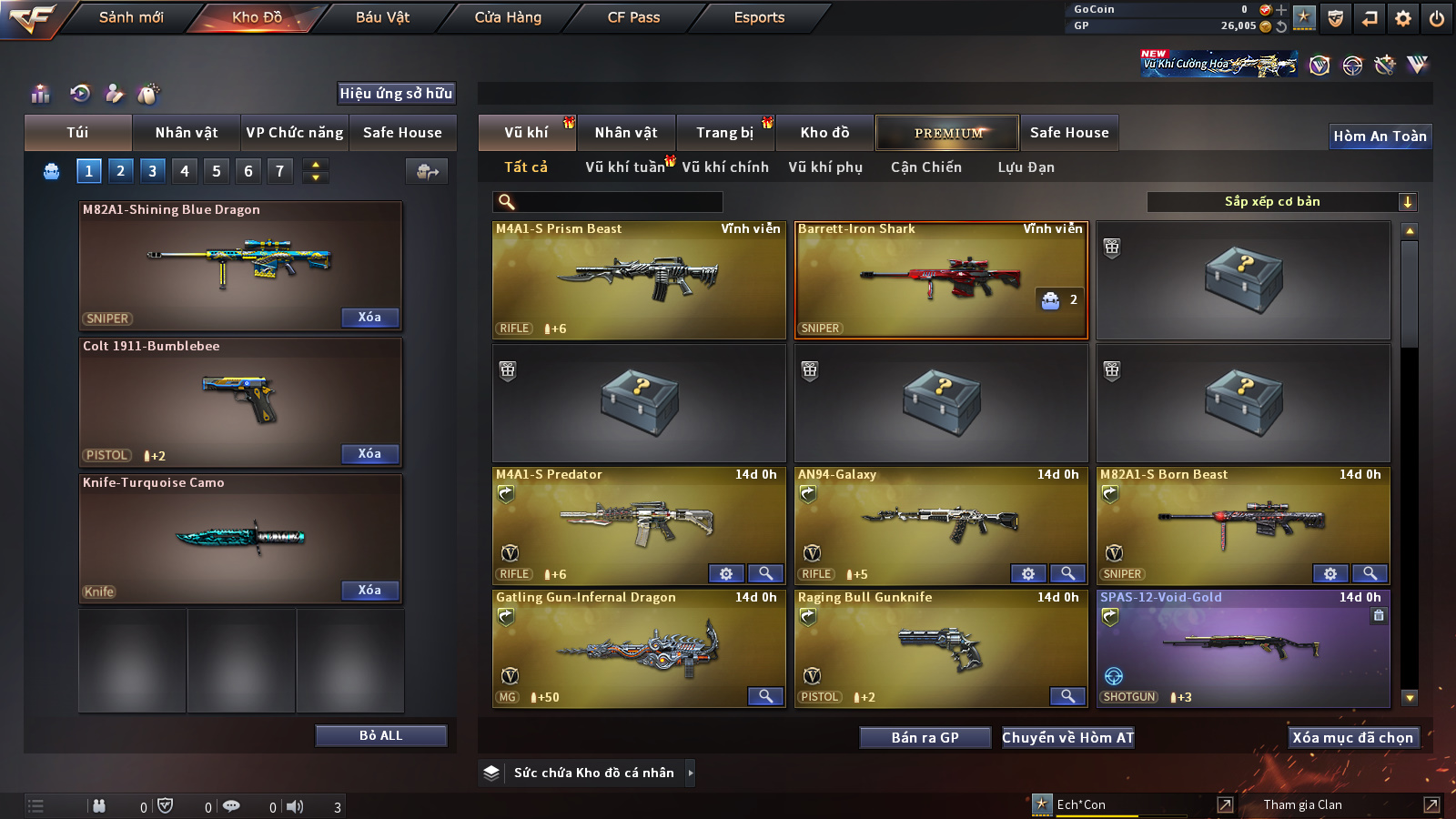
Task: Click the Bán ra GP button
Action: tap(925, 737)
